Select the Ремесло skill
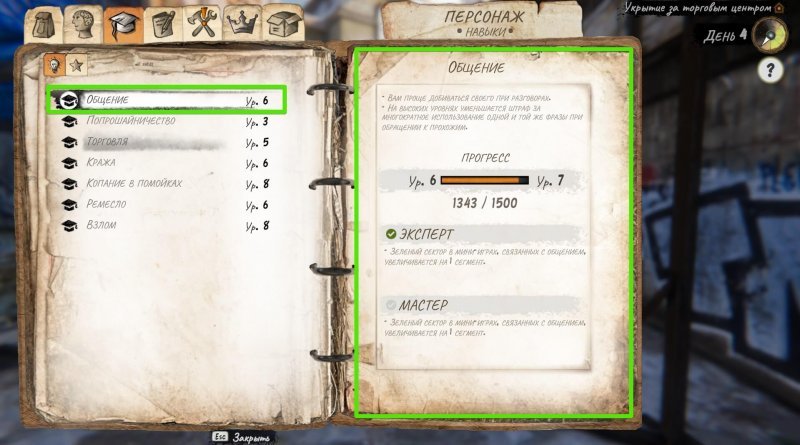Screen dimensions: 800x445 click(x=165, y=205)
